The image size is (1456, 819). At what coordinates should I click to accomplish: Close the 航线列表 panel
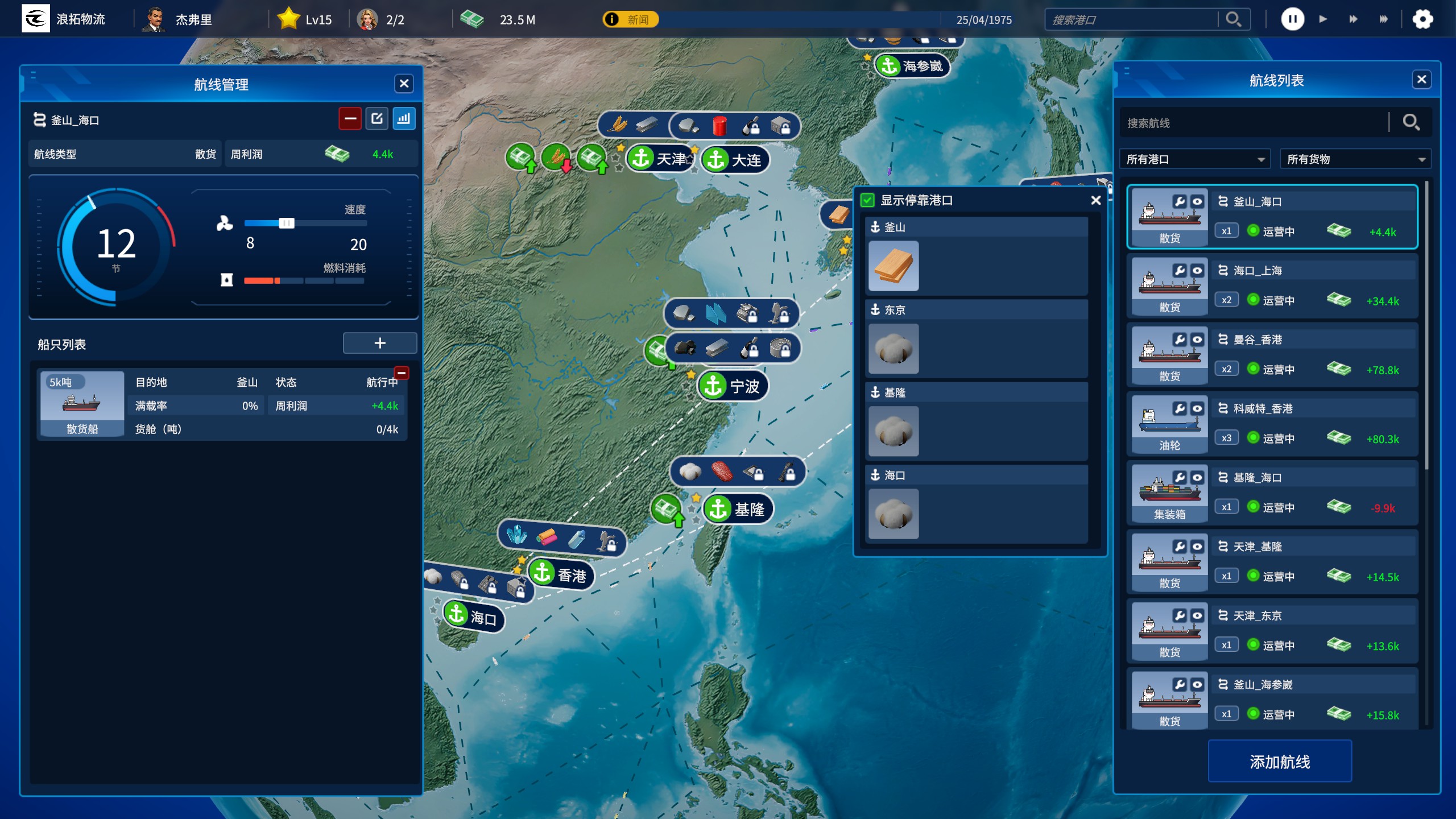pos(1421,80)
